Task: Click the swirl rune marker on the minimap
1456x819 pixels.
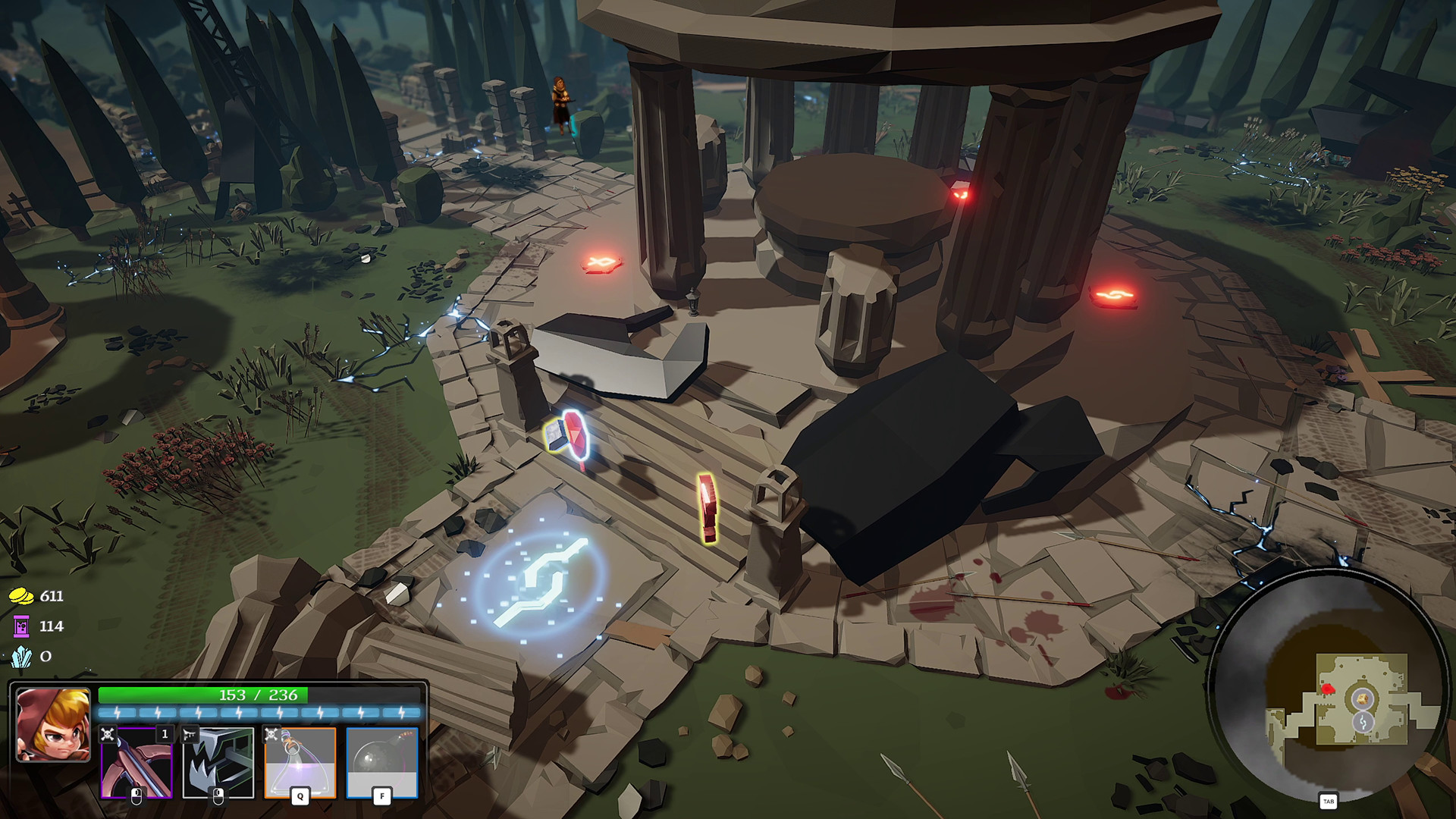Action: point(1363,722)
